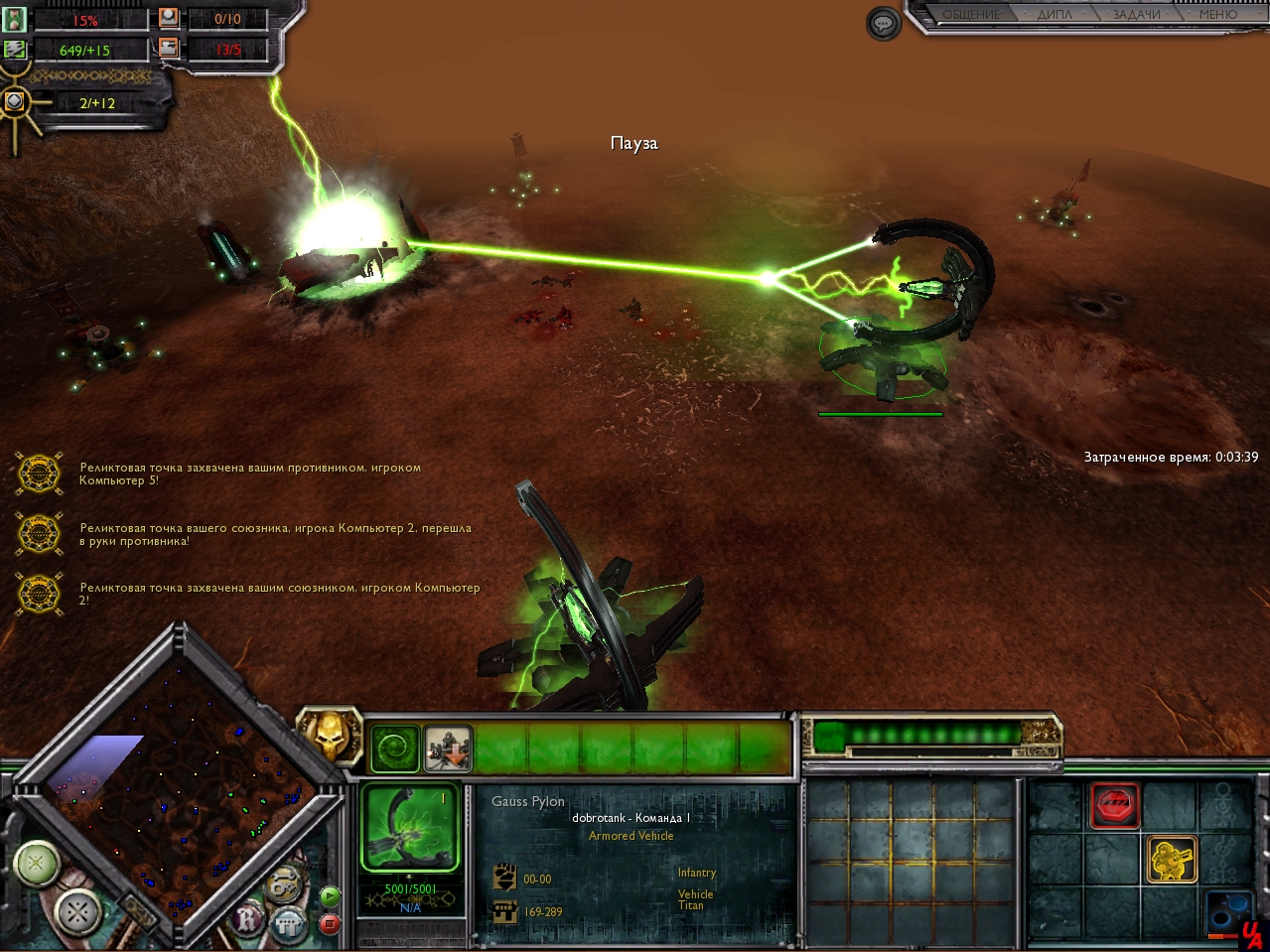Image resolution: width=1270 pixels, height=952 pixels.
Task: Select the heavy weapon team icon with arrow
Action: [448, 749]
